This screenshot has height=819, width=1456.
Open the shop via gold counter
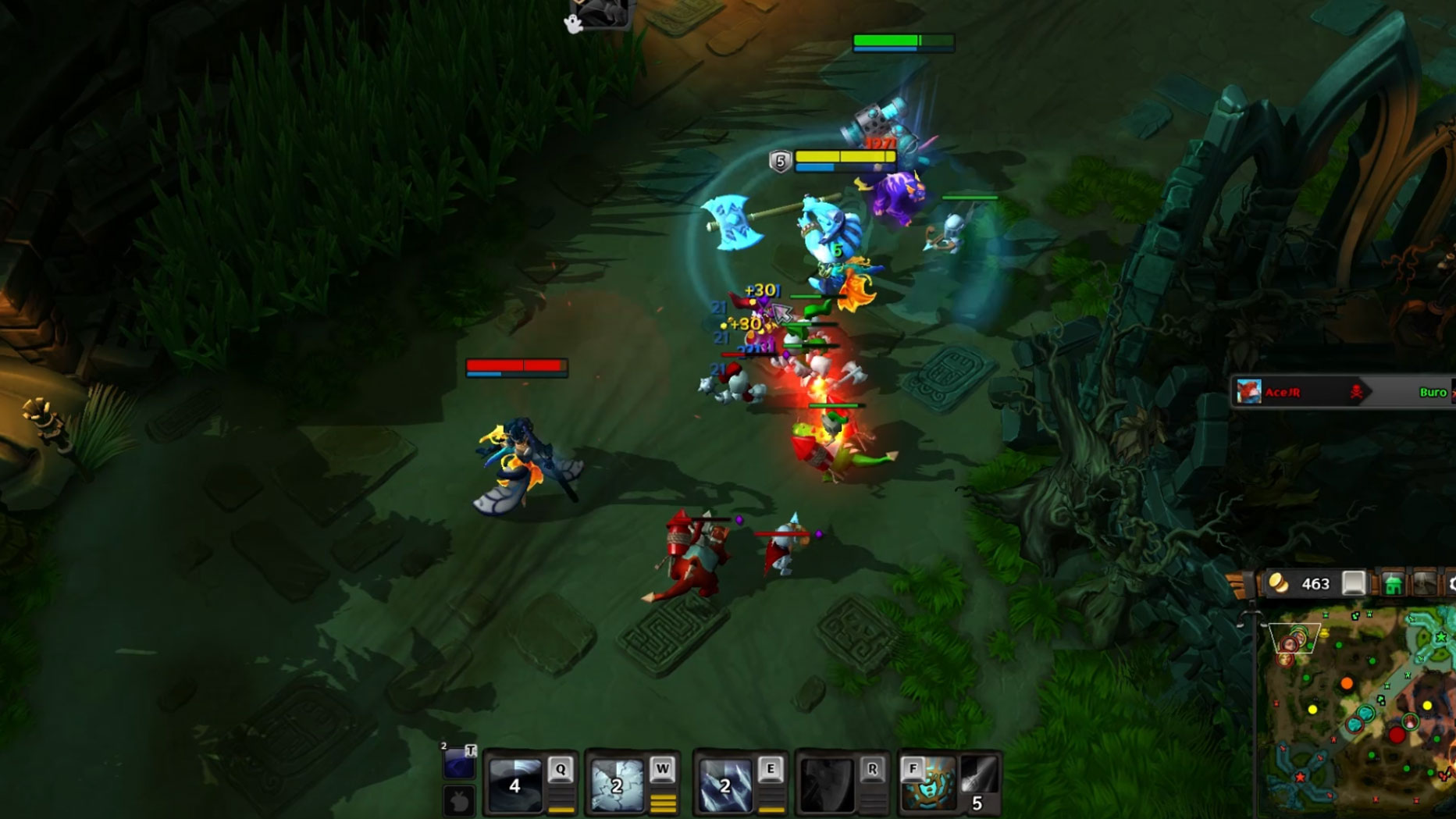tap(1304, 584)
